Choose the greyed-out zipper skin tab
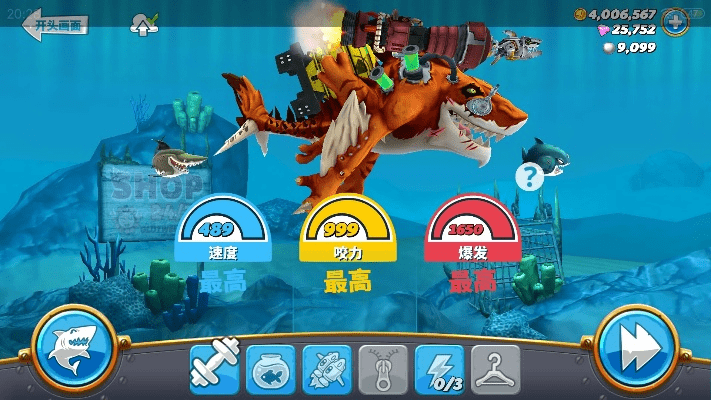 pos(383,369)
